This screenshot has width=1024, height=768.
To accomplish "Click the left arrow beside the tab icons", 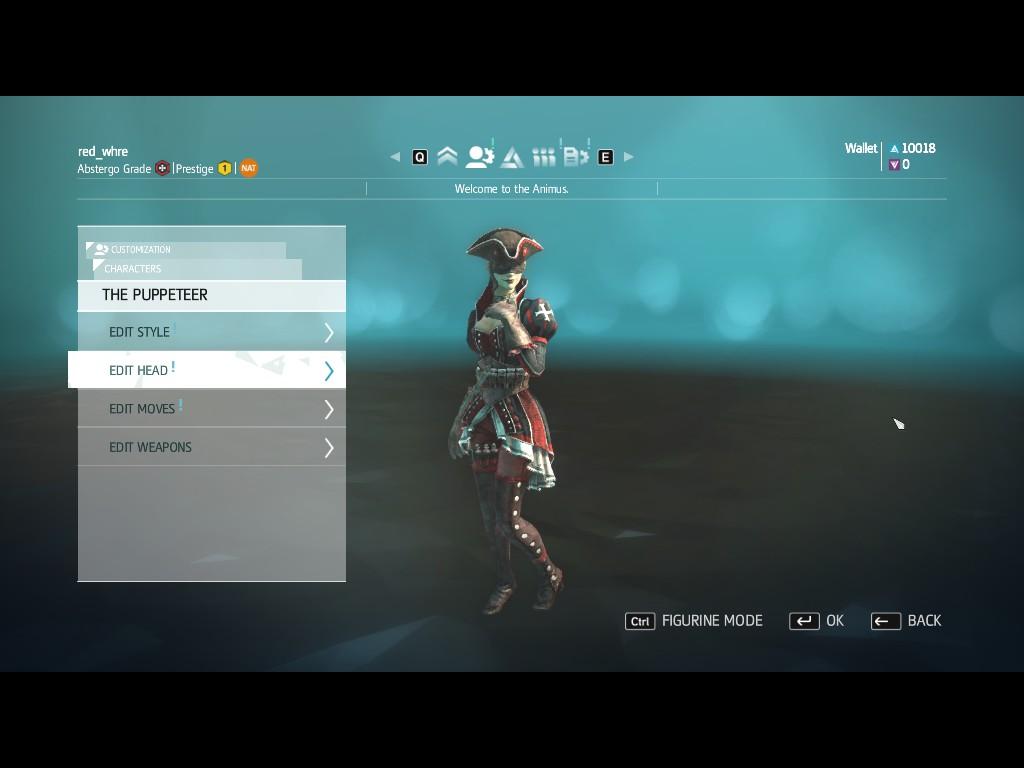I will (x=395, y=157).
